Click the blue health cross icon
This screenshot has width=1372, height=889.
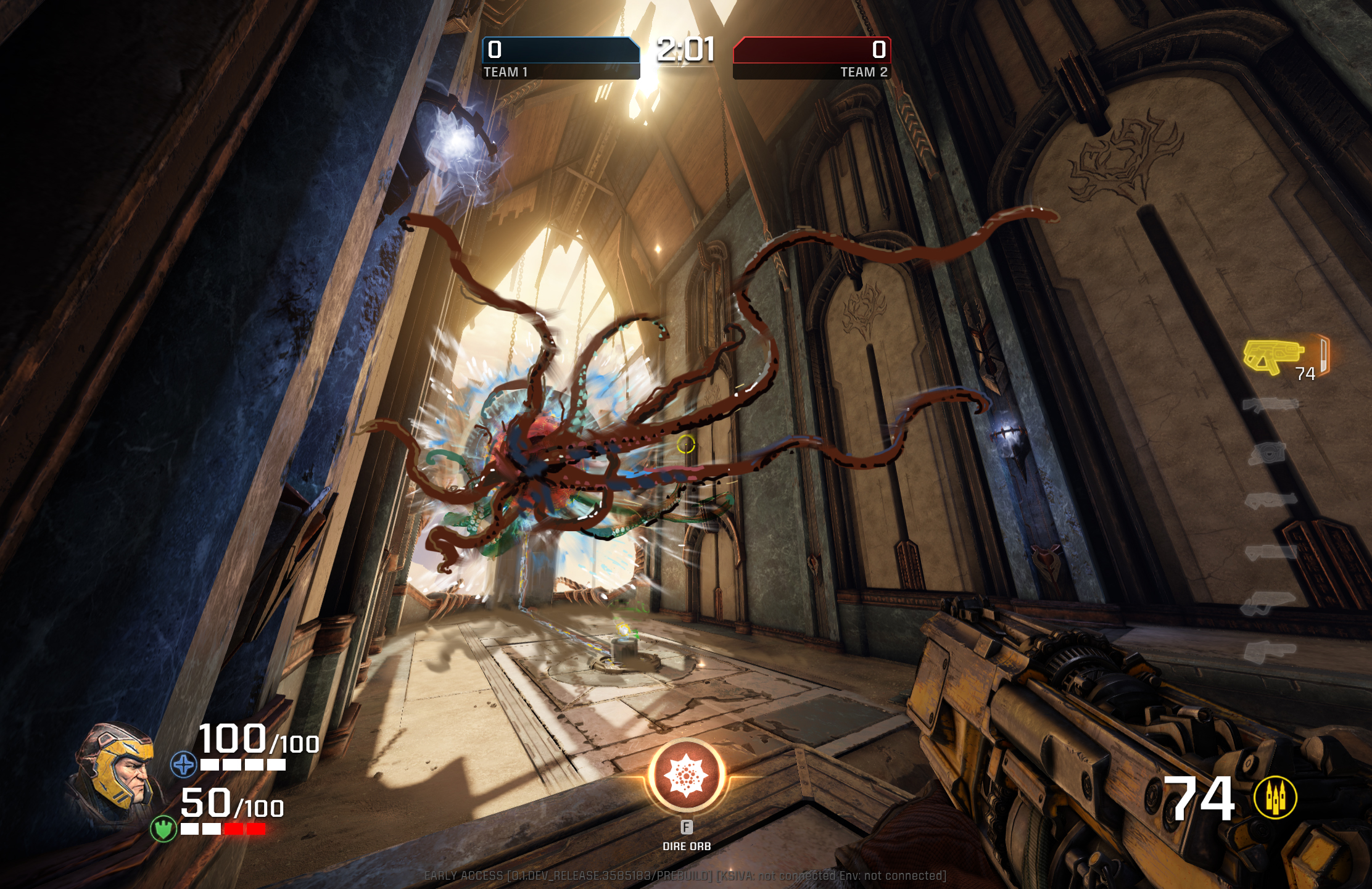[183, 764]
